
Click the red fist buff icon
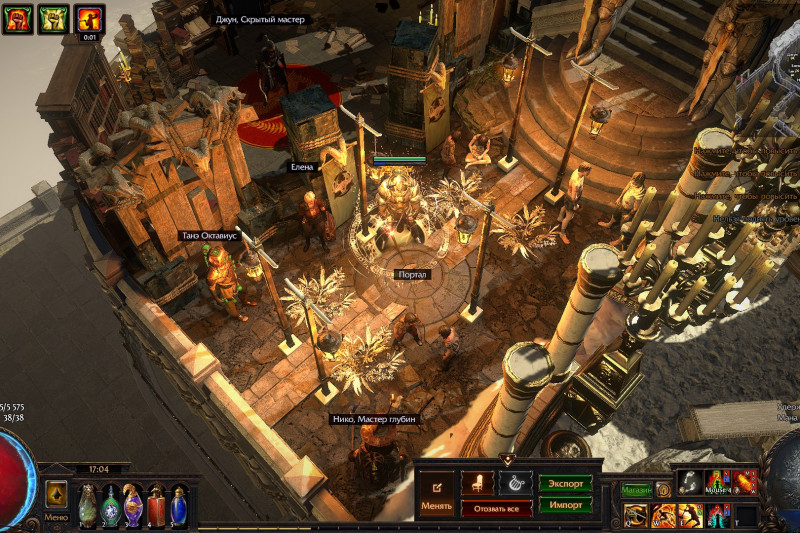click(x=16, y=18)
